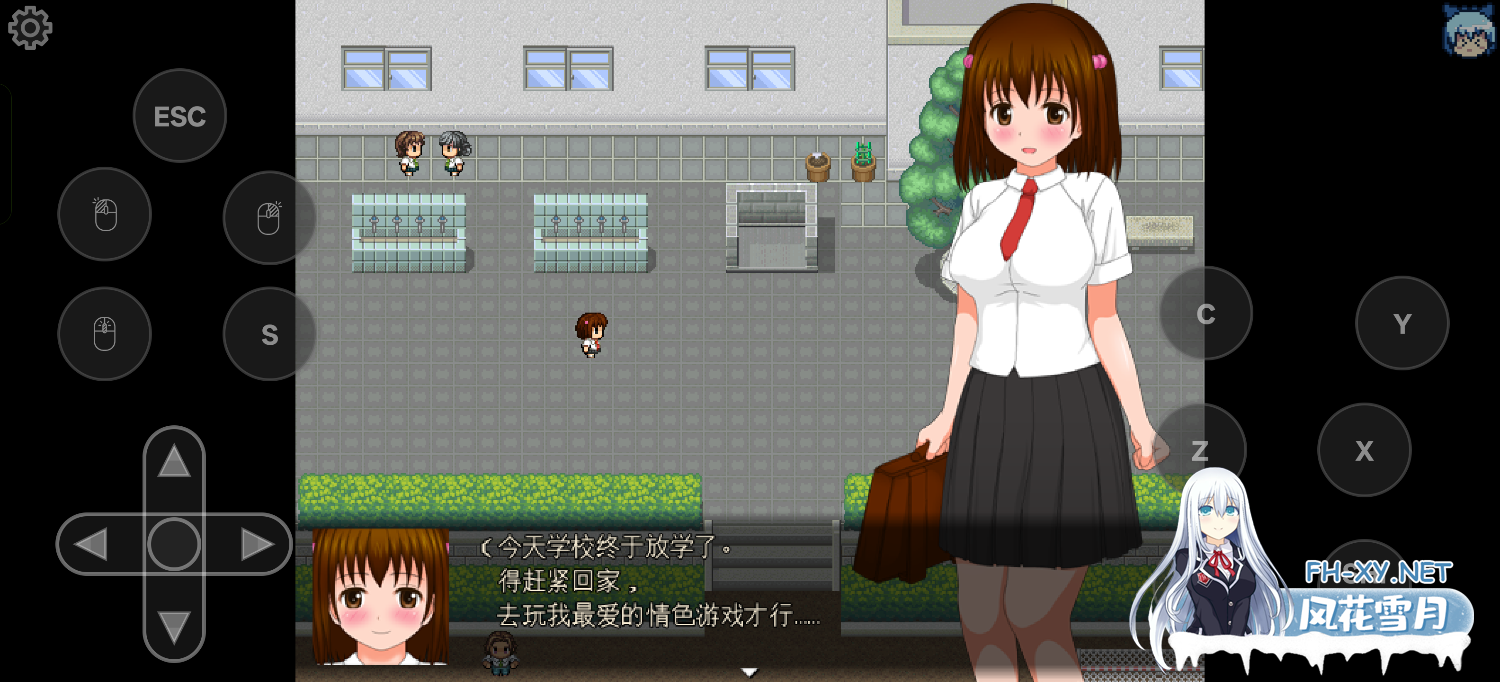
Task: Advance dialogue with the white continue arrow
Action: [x=749, y=671]
